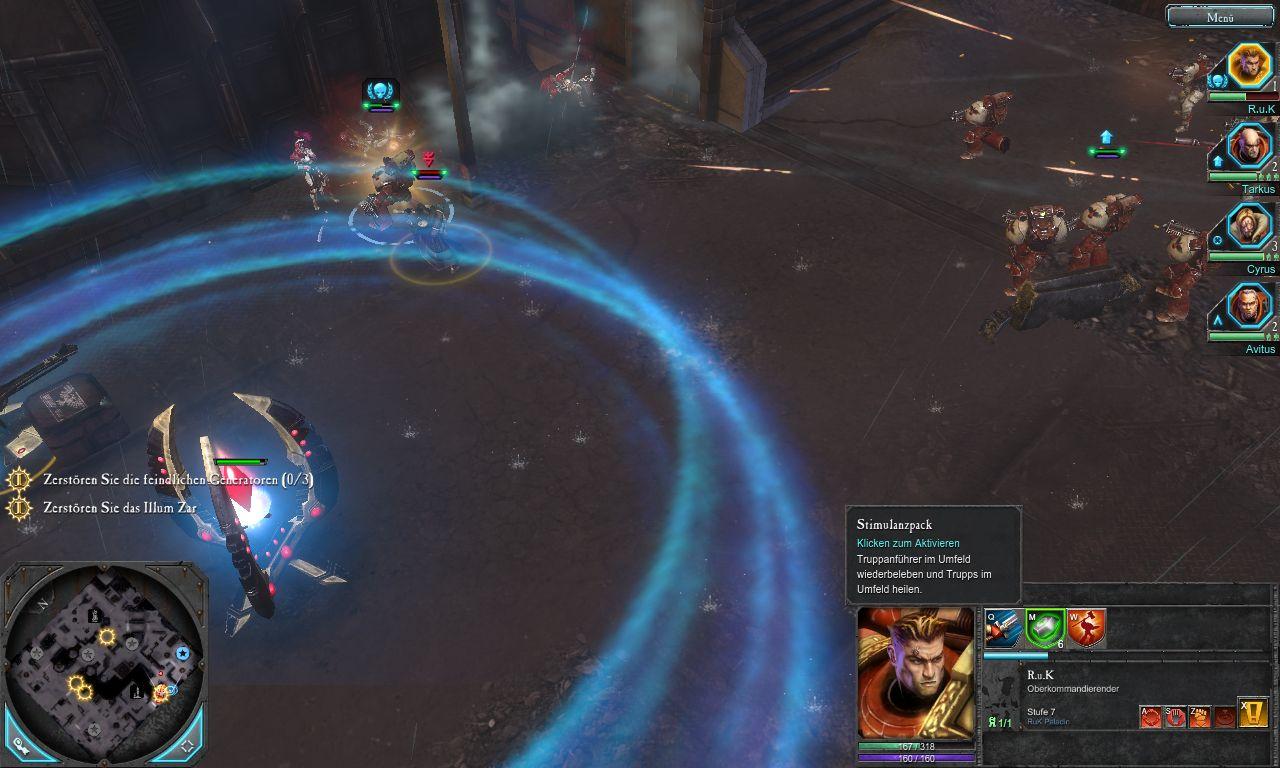
Task: Select the Cyrus squad portrait
Action: tap(1248, 225)
